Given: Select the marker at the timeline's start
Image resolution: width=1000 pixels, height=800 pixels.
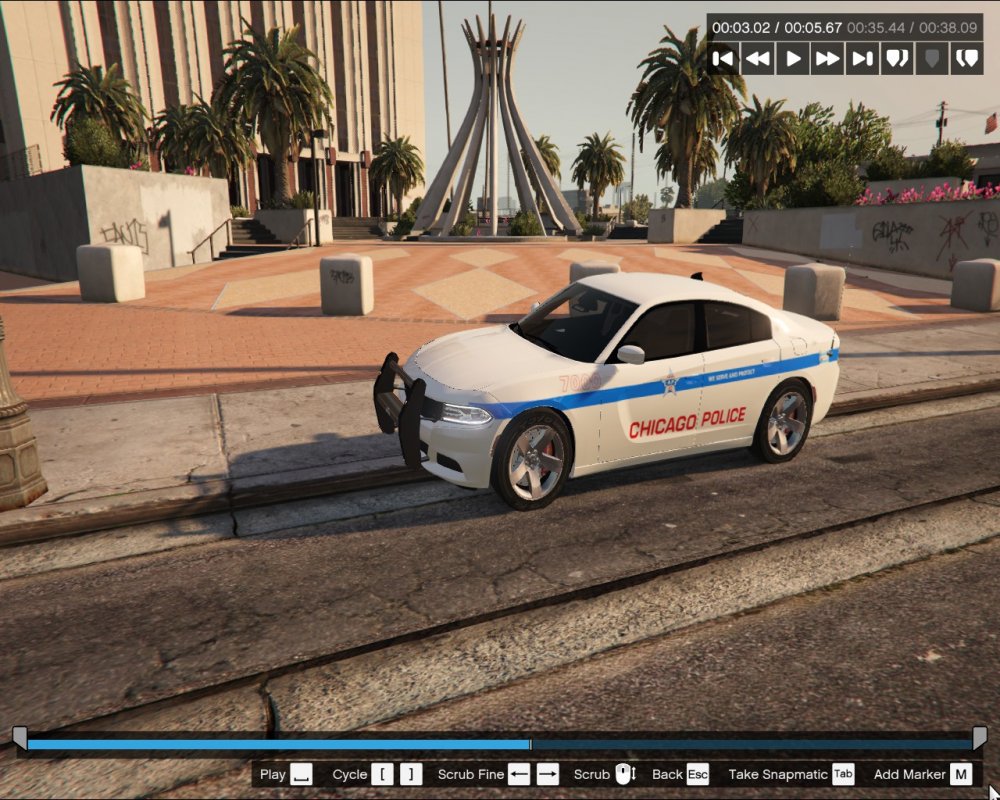Looking at the screenshot, I should pyautogui.click(x=19, y=738).
